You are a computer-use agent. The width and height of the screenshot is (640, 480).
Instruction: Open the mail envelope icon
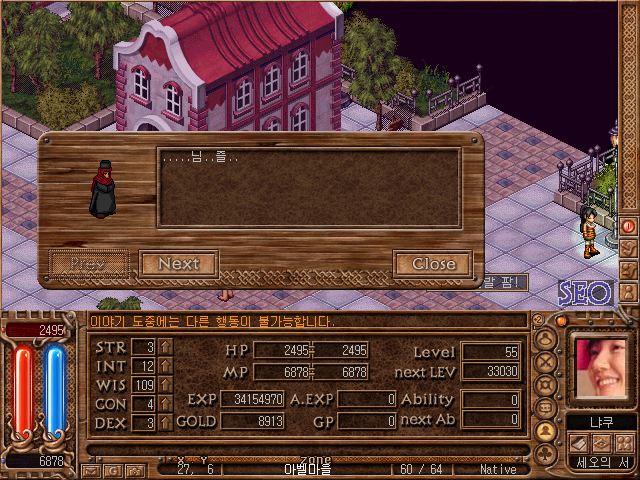click(91, 470)
